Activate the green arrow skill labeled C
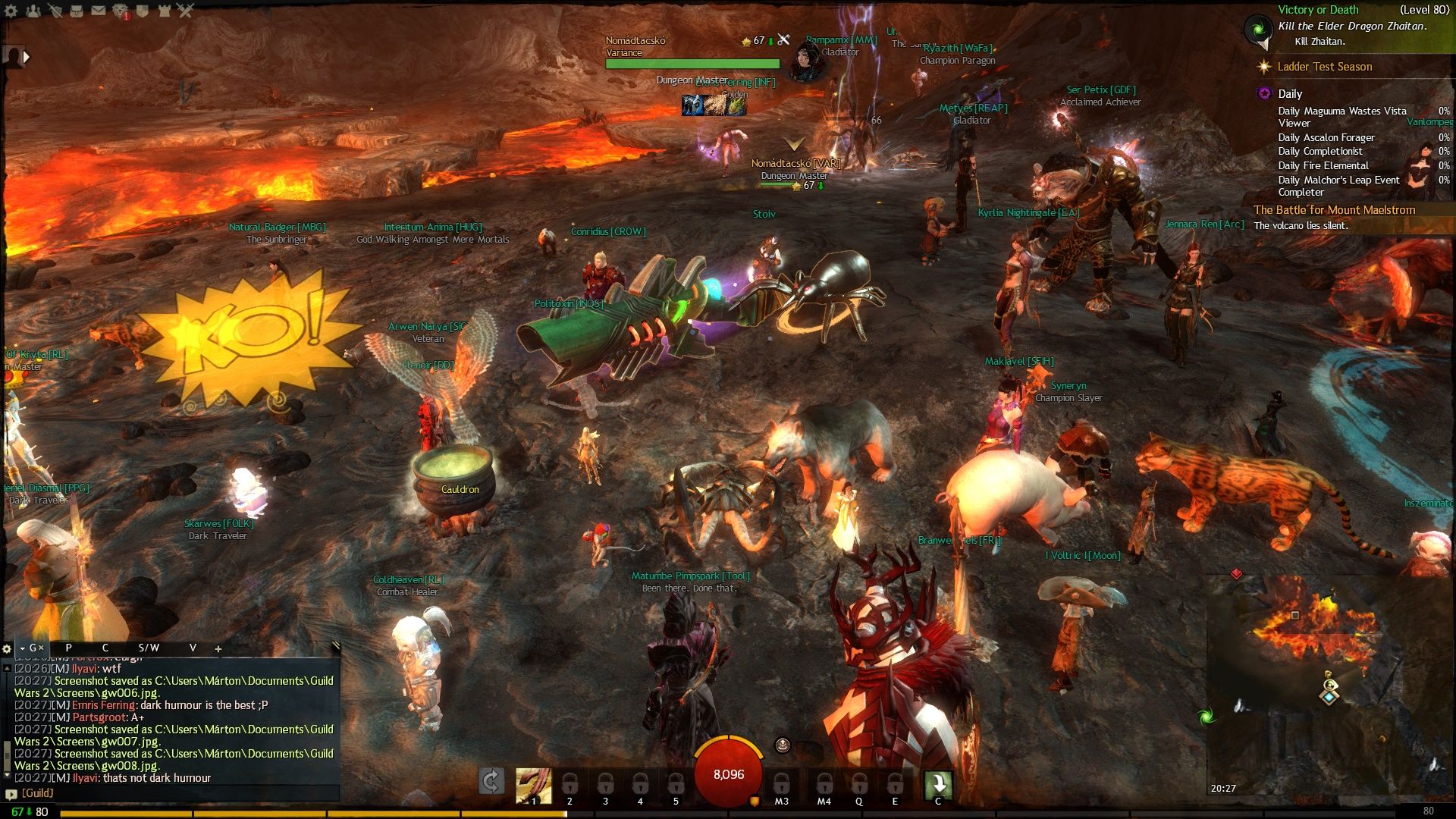Image resolution: width=1456 pixels, height=819 pixels. (x=938, y=784)
